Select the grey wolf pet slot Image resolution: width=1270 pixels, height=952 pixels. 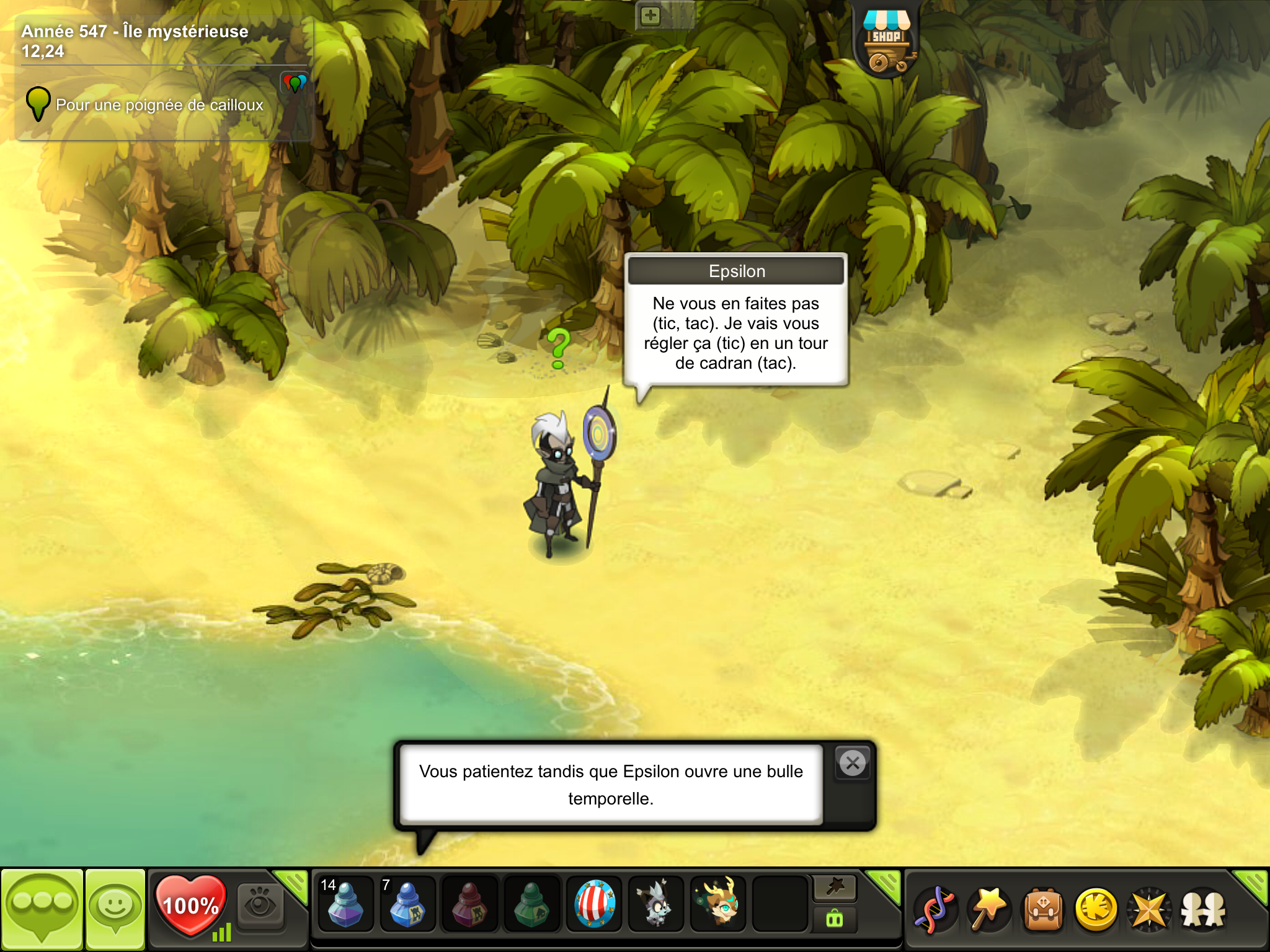coord(655,905)
